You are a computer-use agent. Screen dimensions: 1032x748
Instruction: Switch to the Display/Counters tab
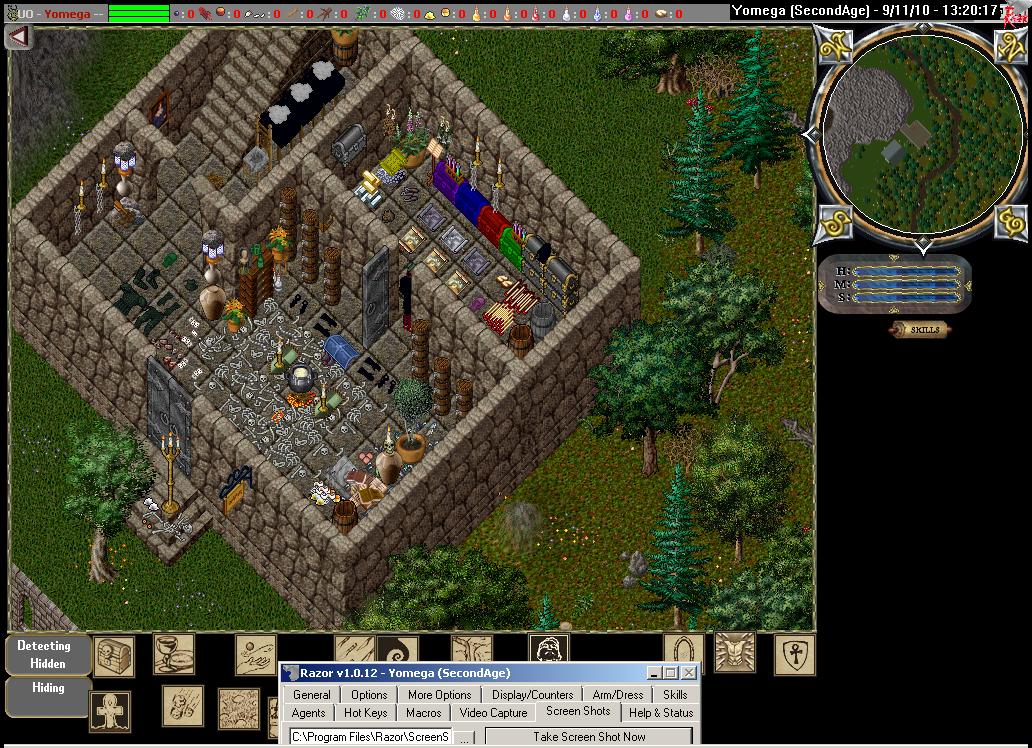coord(532,695)
